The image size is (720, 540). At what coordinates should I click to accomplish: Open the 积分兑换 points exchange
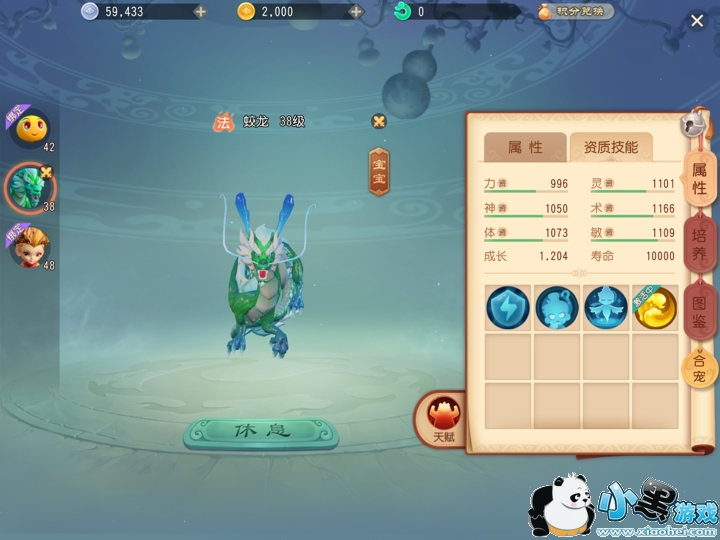tap(576, 12)
